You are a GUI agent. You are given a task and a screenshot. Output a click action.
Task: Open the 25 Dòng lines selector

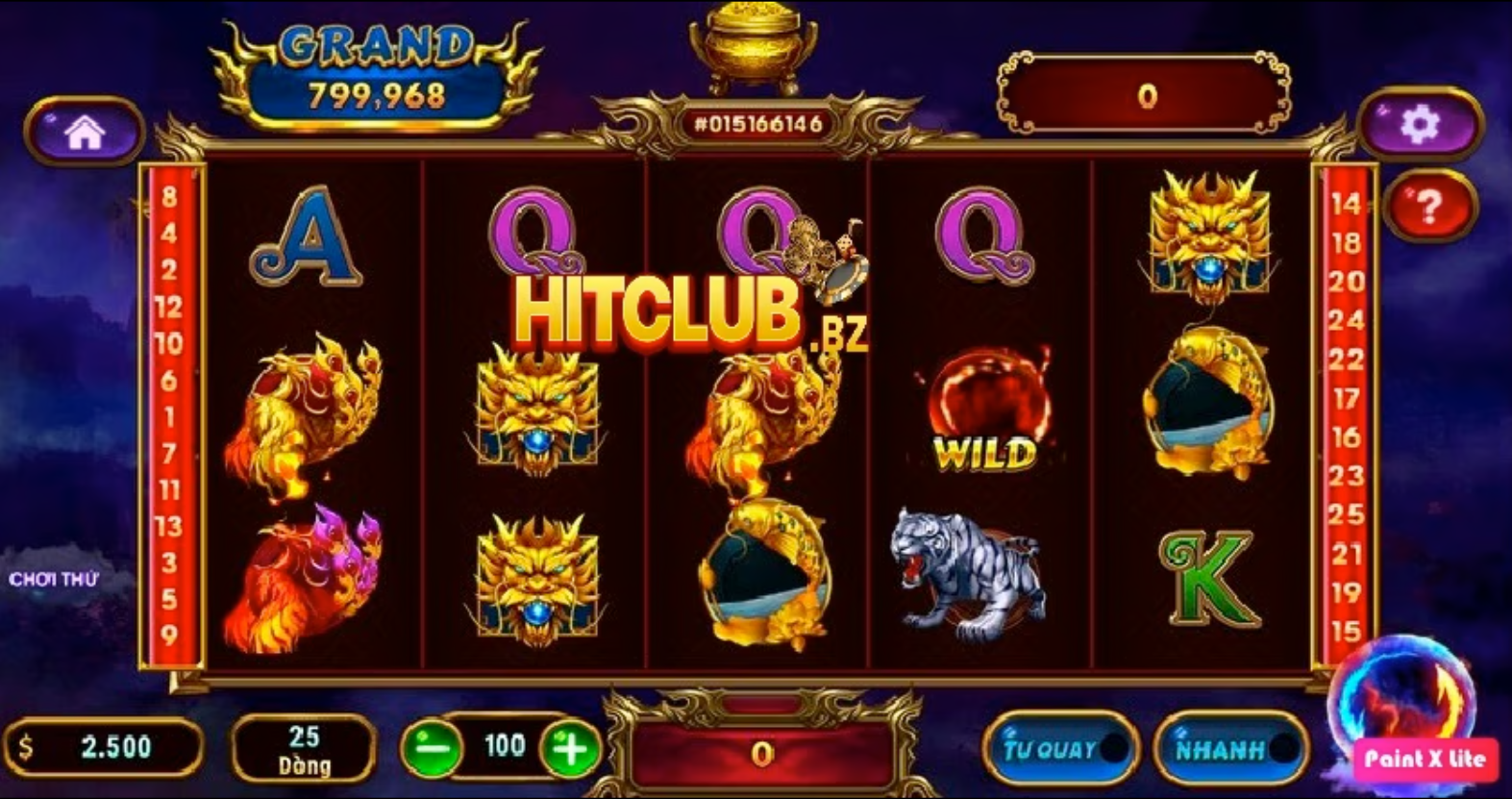pos(303,750)
